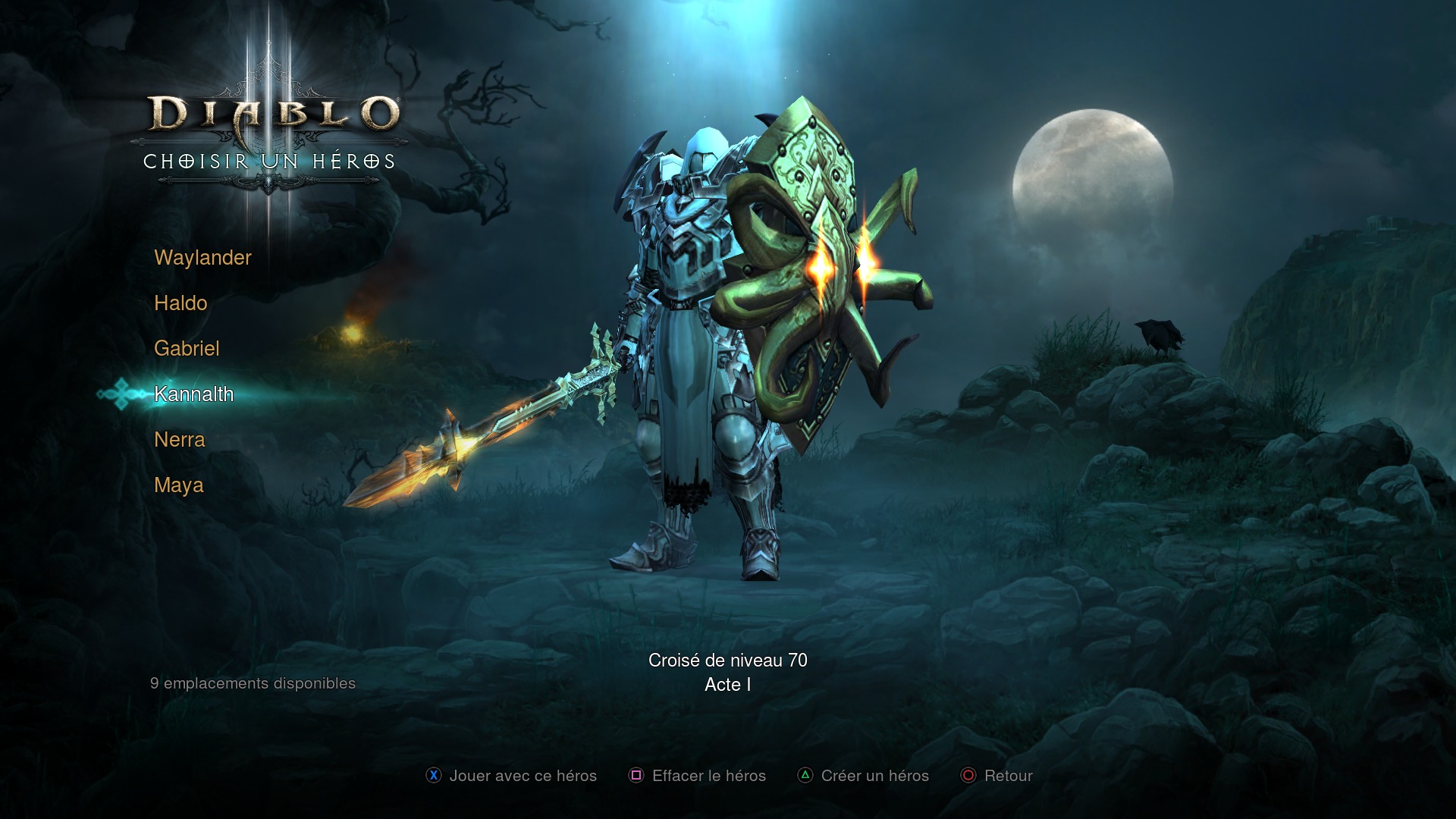Select the hero Waylander

[x=202, y=258]
